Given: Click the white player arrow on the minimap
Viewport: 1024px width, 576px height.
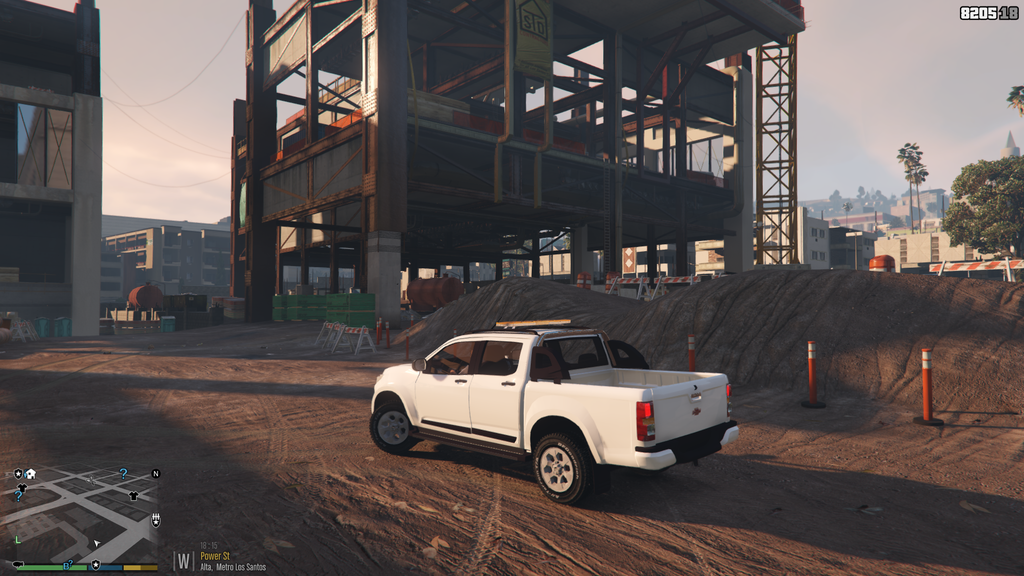Looking at the screenshot, I should click(97, 543).
